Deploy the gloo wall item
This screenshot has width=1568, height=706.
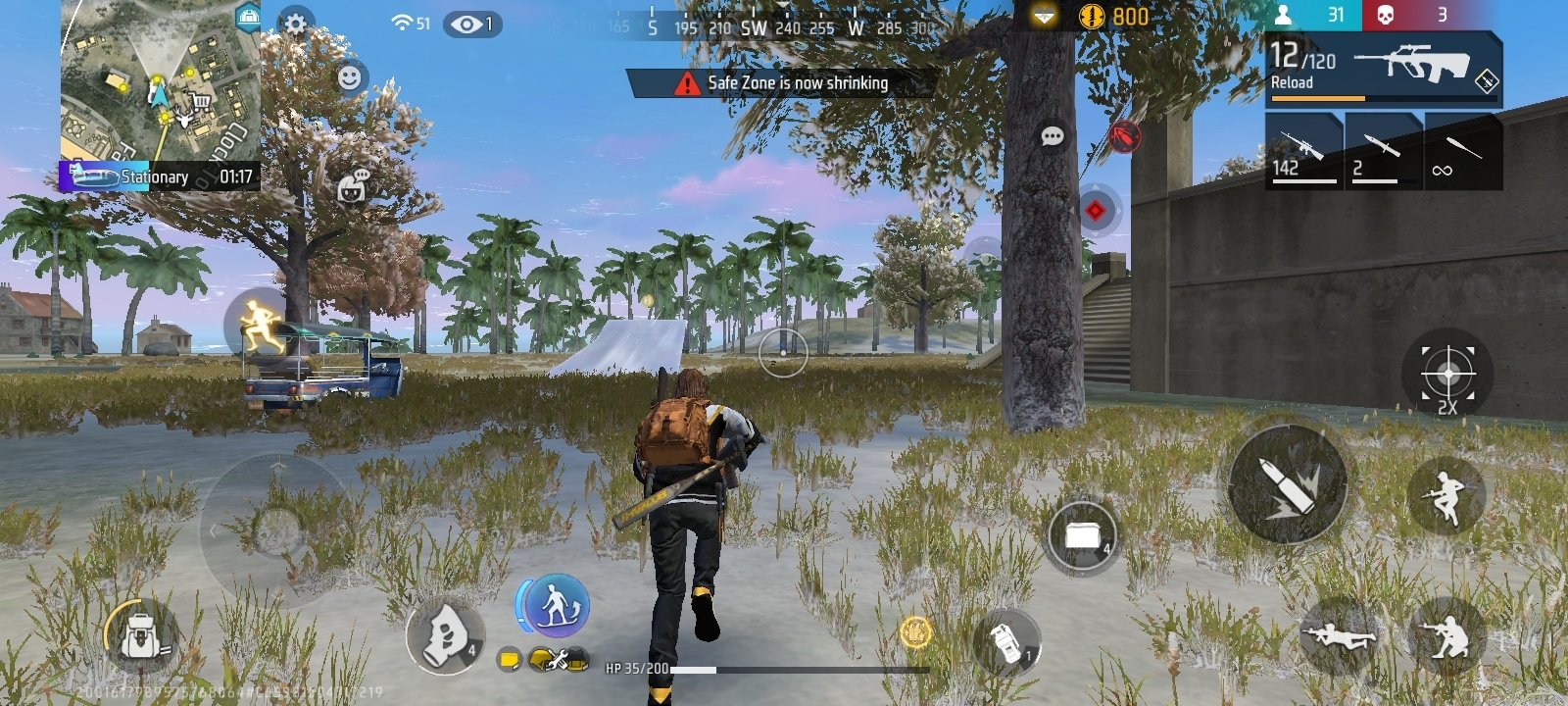click(x=1081, y=536)
